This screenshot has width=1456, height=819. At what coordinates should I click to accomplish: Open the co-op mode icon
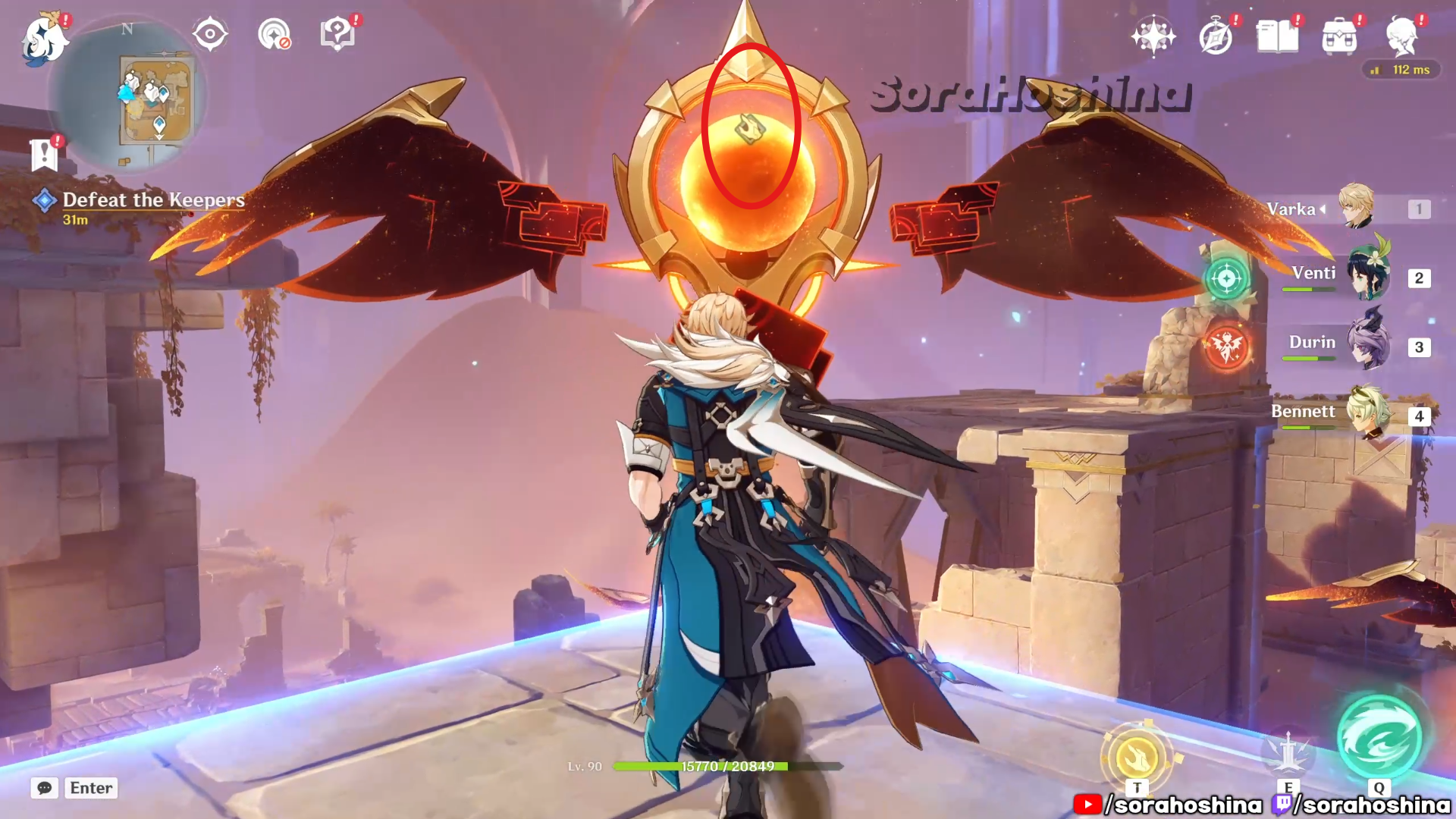click(x=274, y=34)
